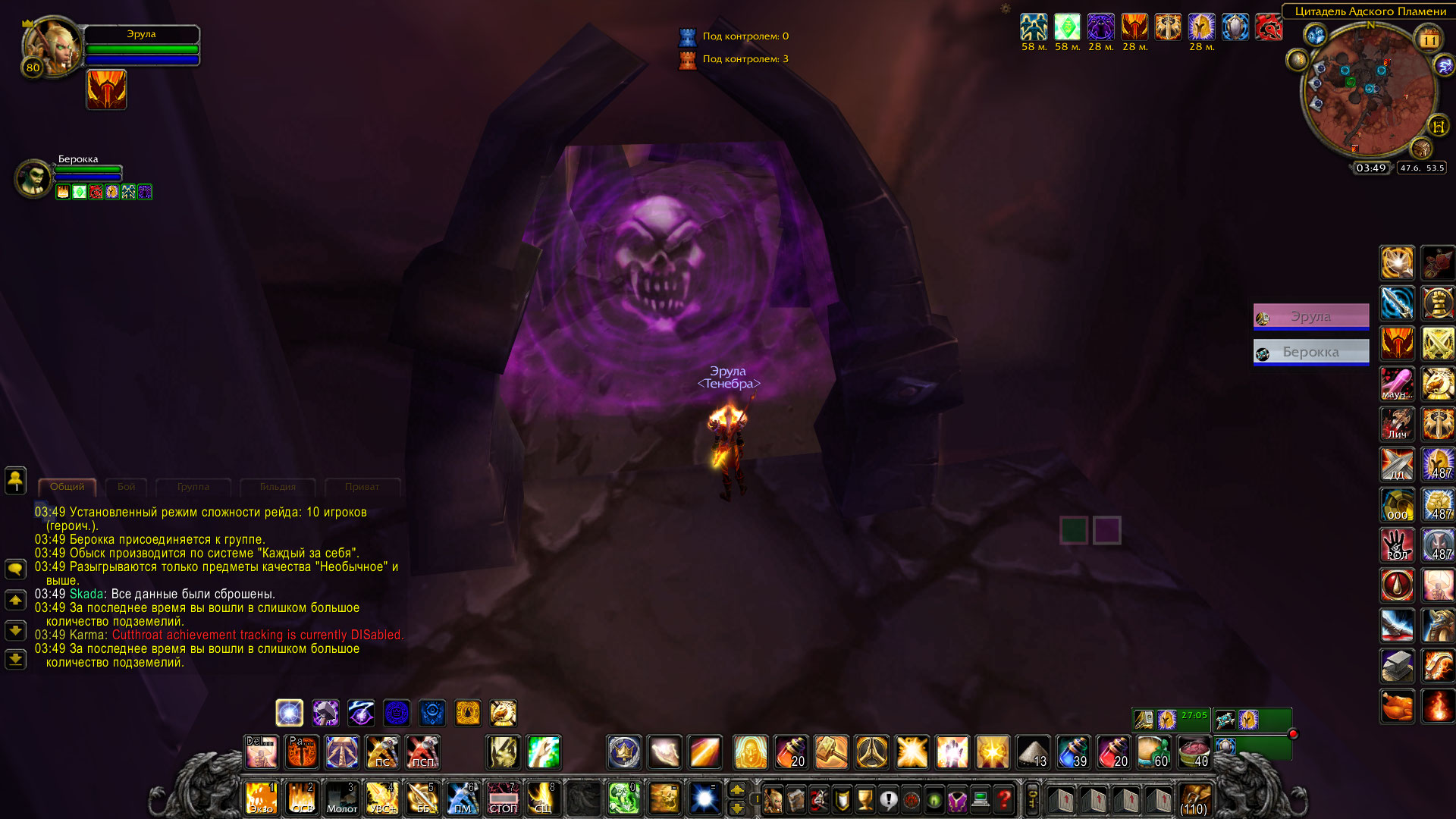Open the chat speech bubble menu
This screenshot has height=819, width=1456.
click(x=15, y=569)
